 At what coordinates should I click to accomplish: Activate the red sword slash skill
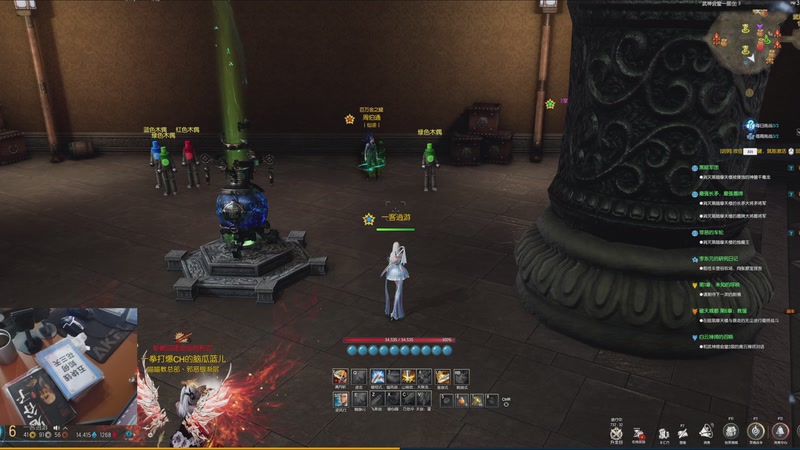coord(338,376)
